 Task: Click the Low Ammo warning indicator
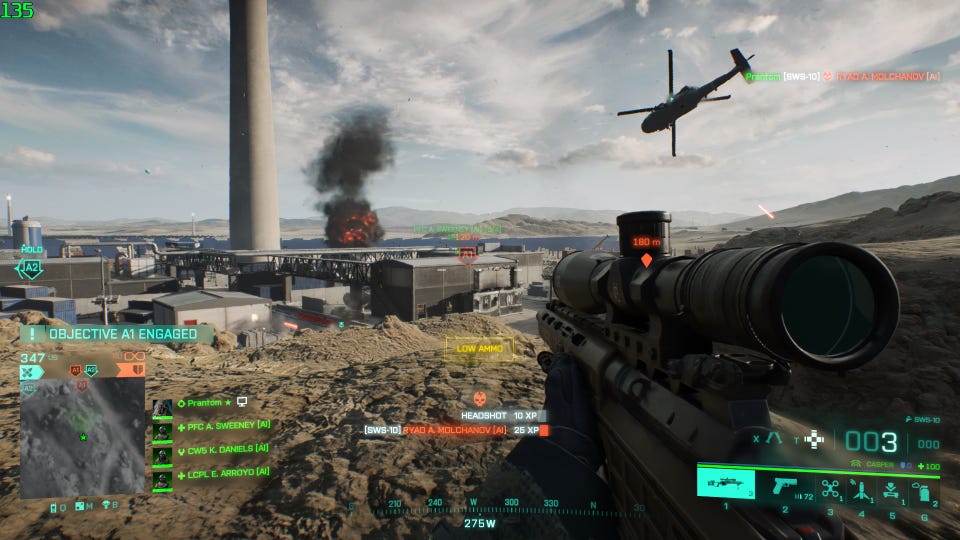pyautogui.click(x=480, y=348)
